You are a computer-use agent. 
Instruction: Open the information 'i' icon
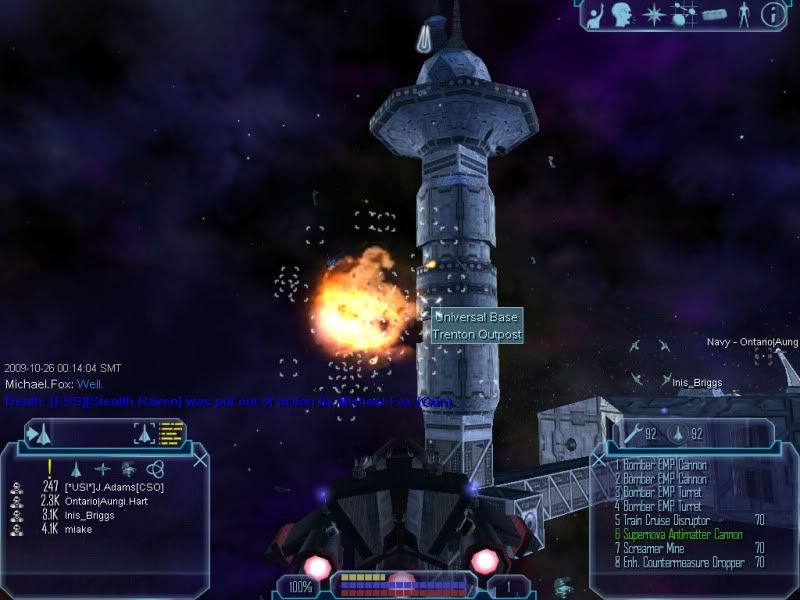tap(772, 14)
